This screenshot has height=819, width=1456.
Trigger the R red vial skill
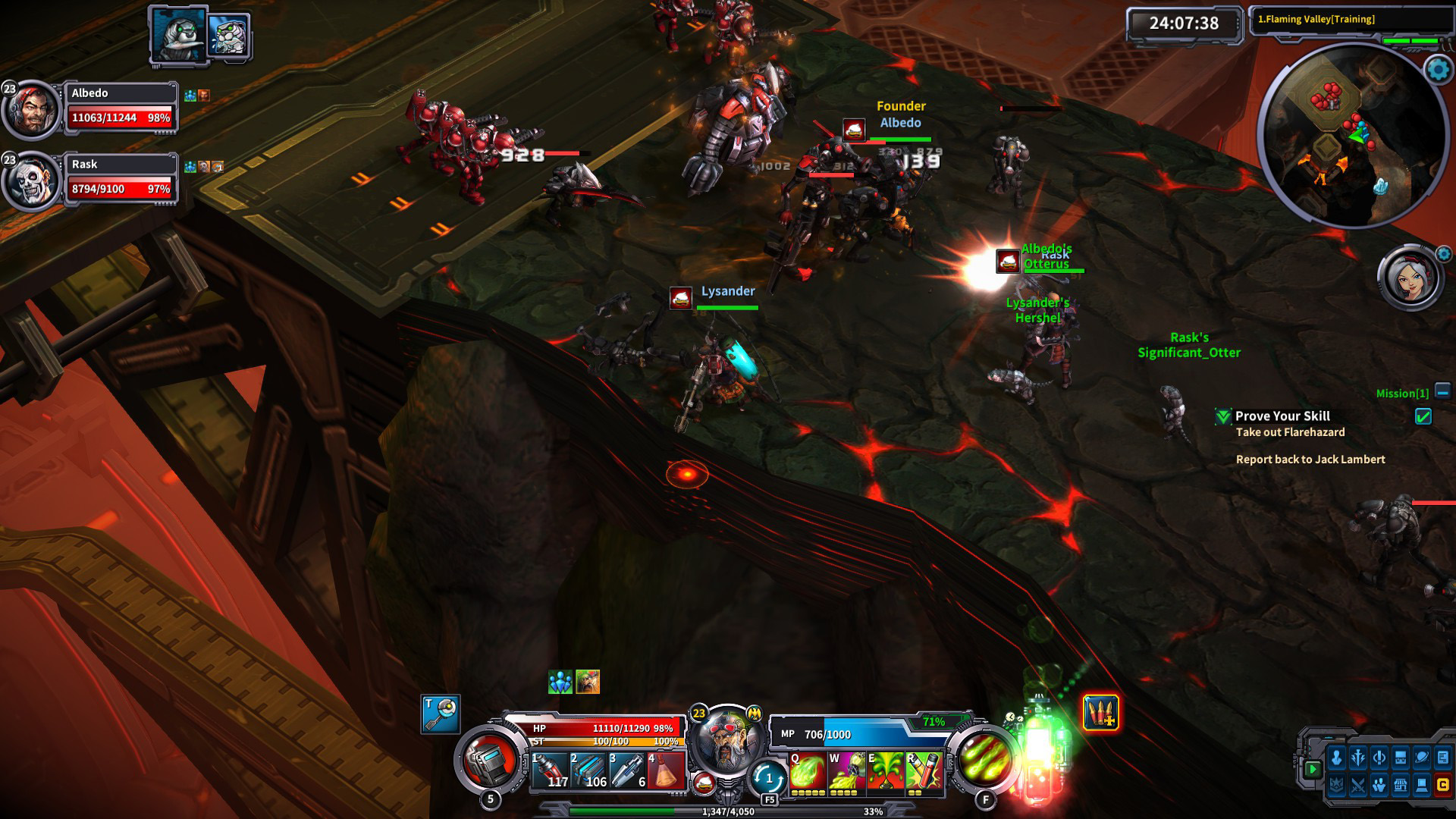click(924, 772)
